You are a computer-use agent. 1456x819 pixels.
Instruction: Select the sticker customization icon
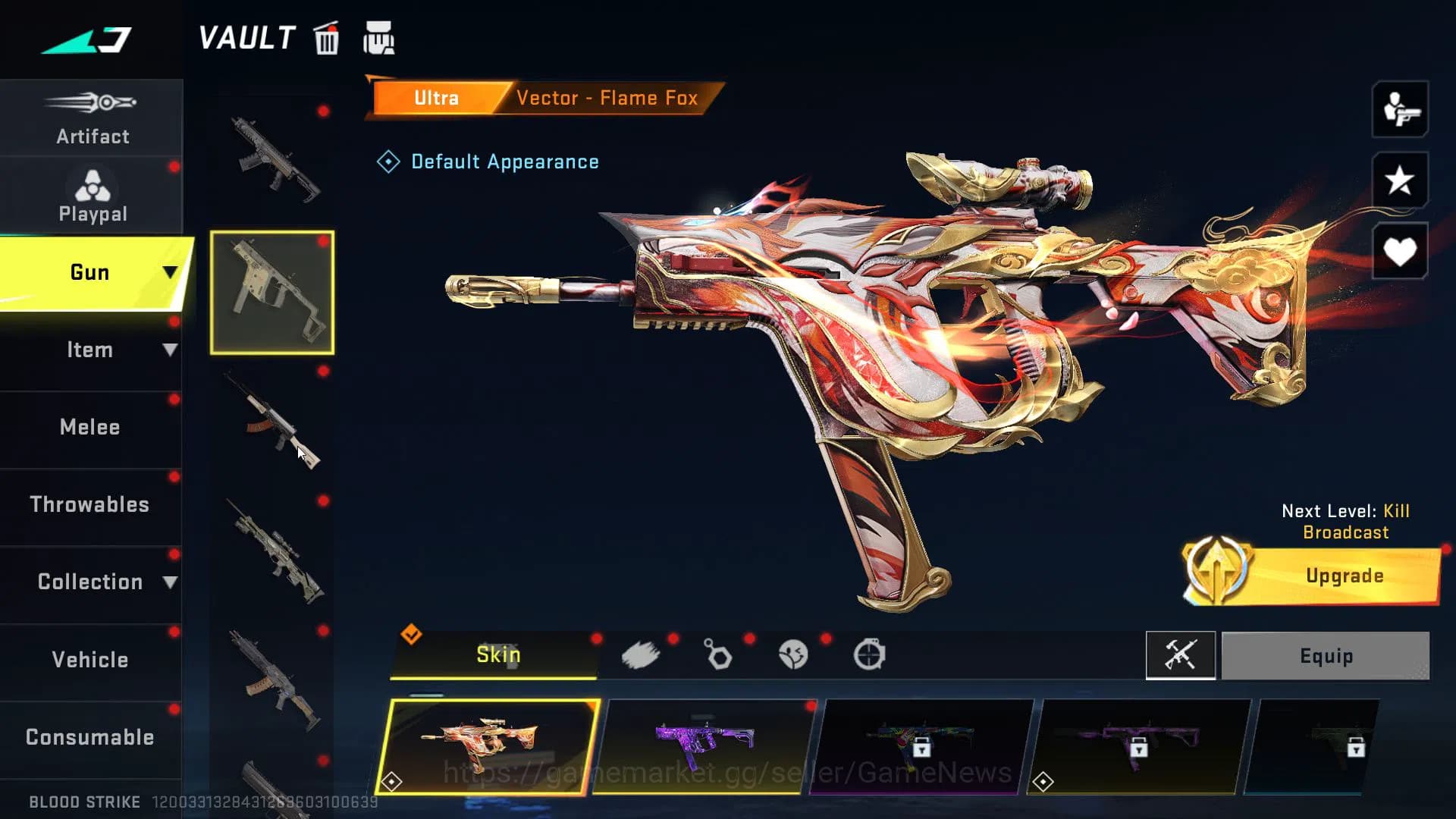[793, 654]
